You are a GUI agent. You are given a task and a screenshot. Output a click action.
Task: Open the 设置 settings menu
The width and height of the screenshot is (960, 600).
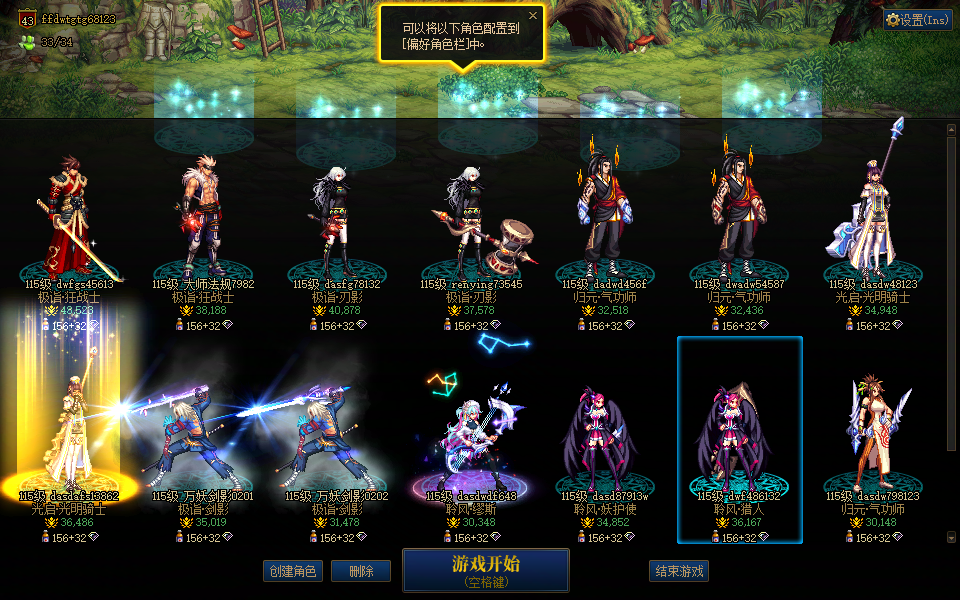(x=918, y=19)
